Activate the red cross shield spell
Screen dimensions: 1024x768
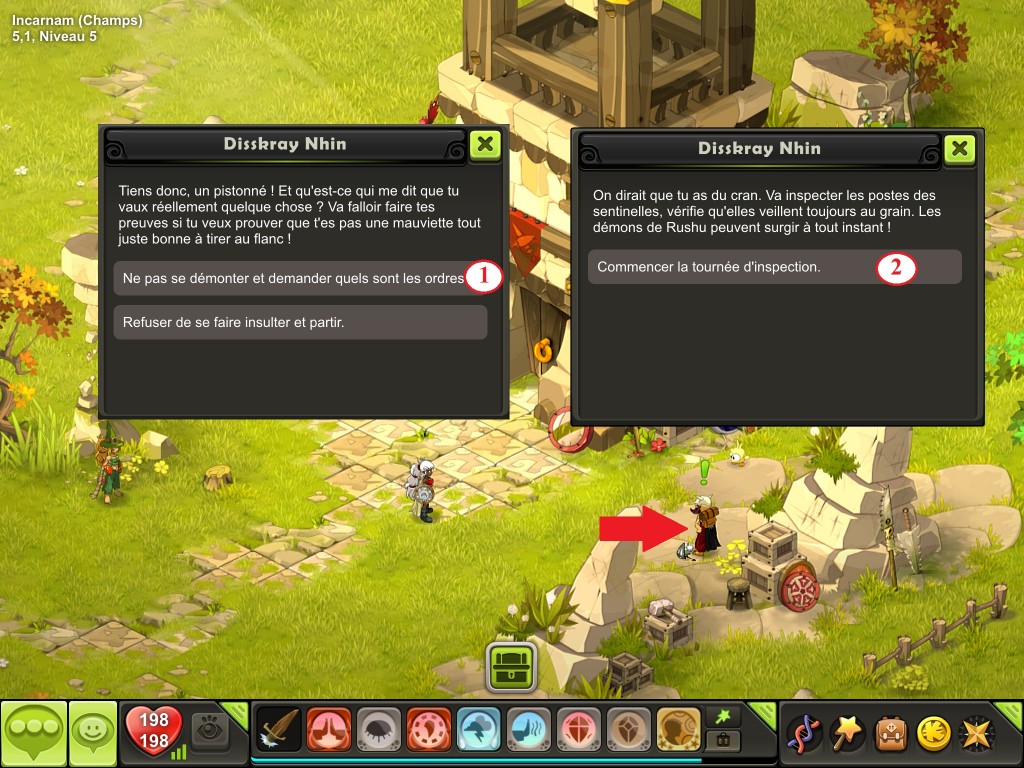coord(578,730)
